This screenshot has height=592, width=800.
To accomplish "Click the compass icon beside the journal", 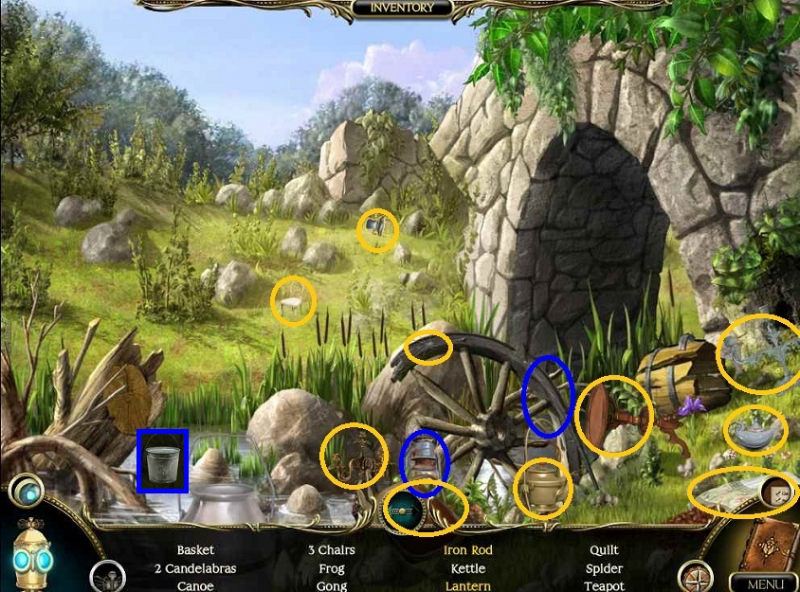I will coord(693,577).
